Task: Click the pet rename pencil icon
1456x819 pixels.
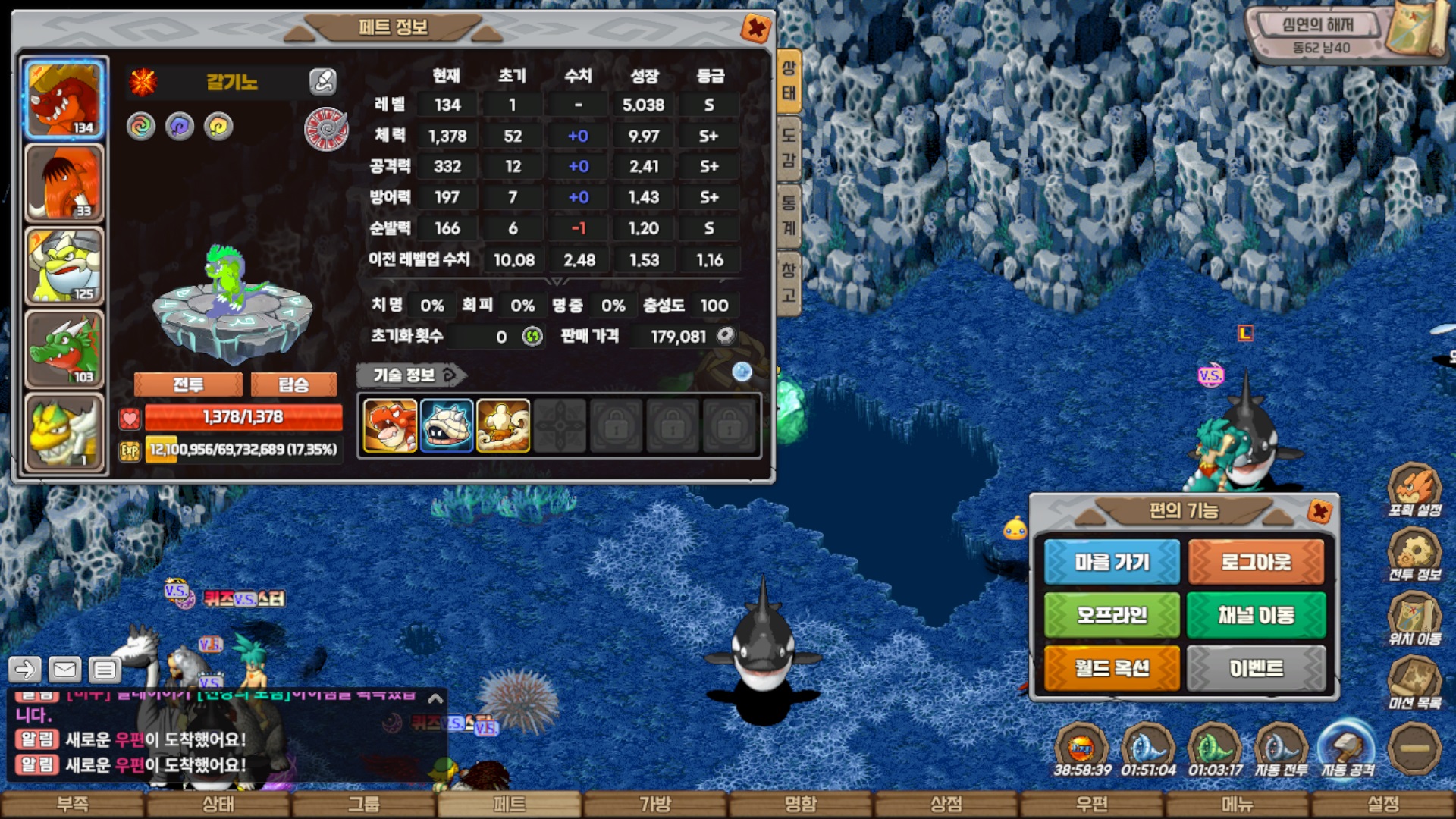Action: (323, 81)
